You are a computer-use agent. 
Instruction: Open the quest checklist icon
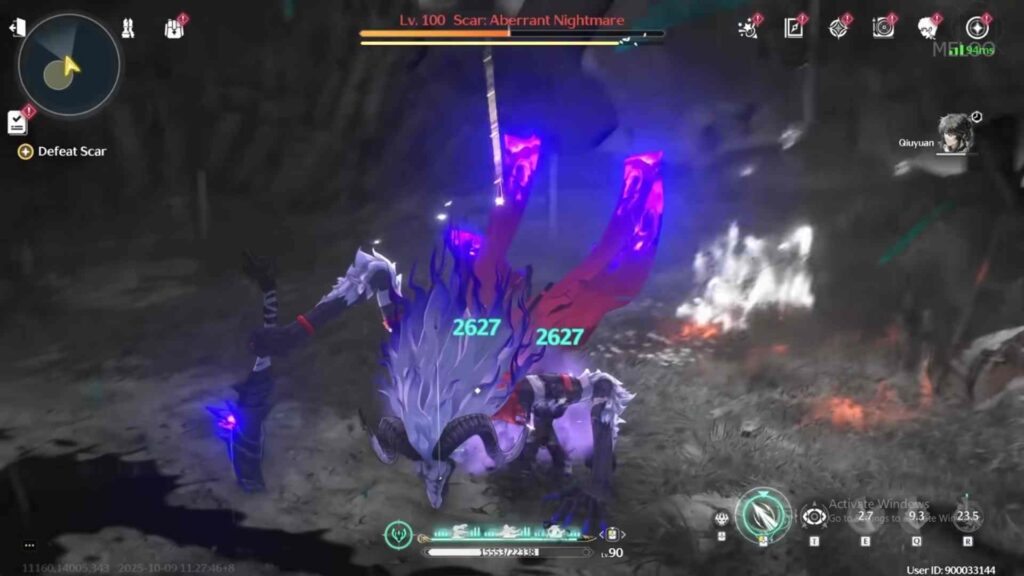(17, 122)
